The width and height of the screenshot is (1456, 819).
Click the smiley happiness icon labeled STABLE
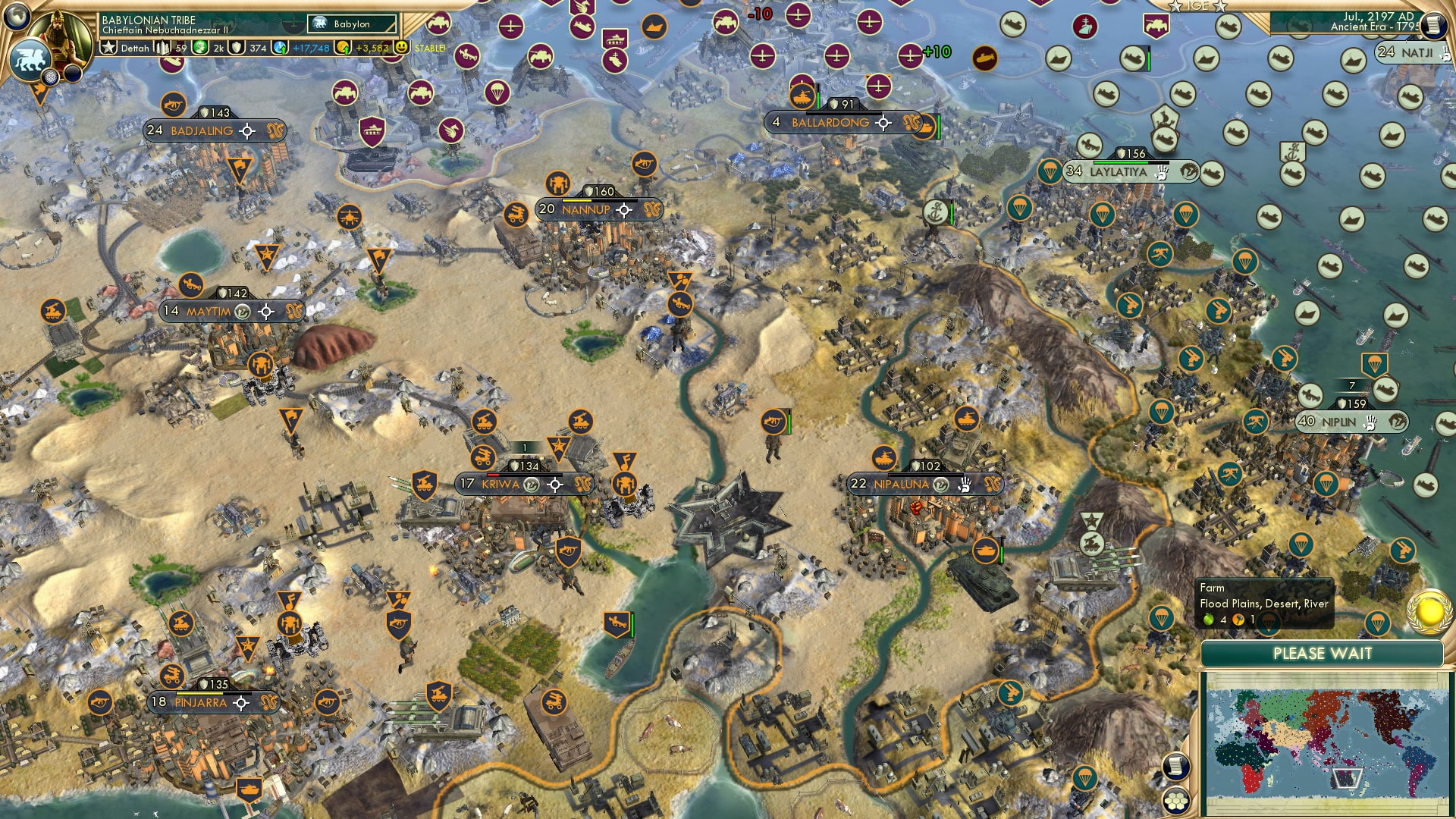[400, 48]
